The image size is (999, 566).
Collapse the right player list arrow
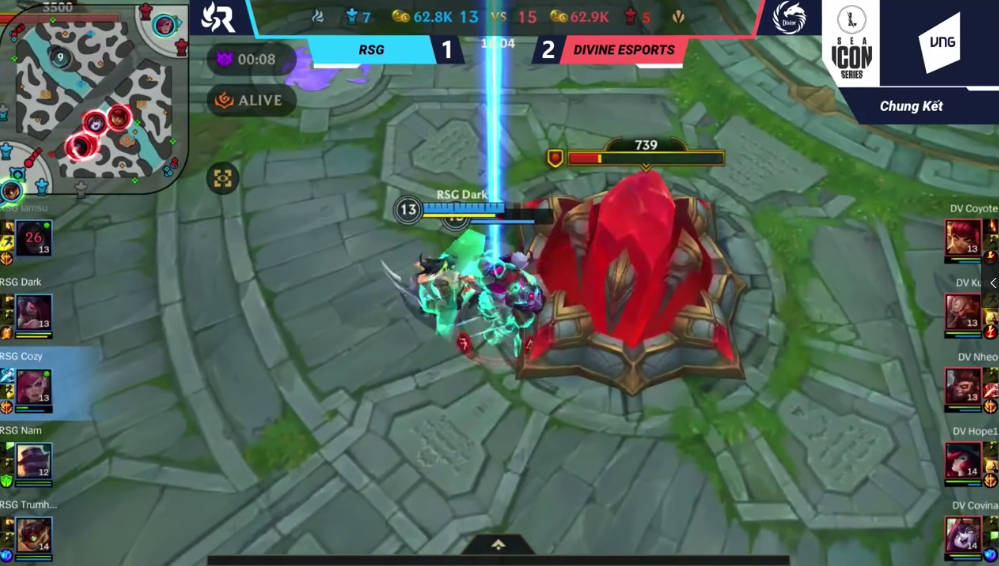click(x=992, y=284)
